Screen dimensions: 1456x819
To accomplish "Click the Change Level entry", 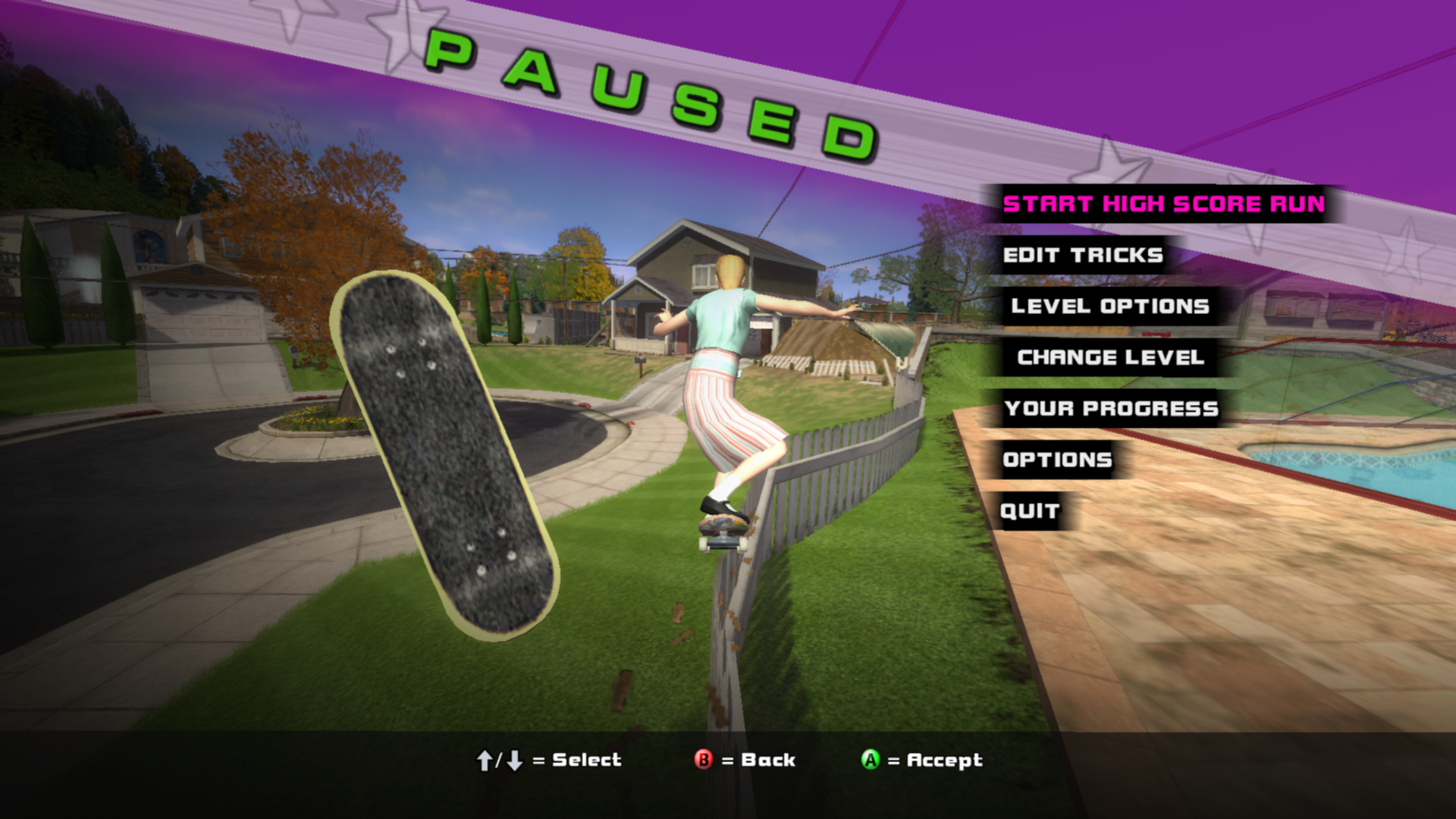I will [x=1110, y=357].
